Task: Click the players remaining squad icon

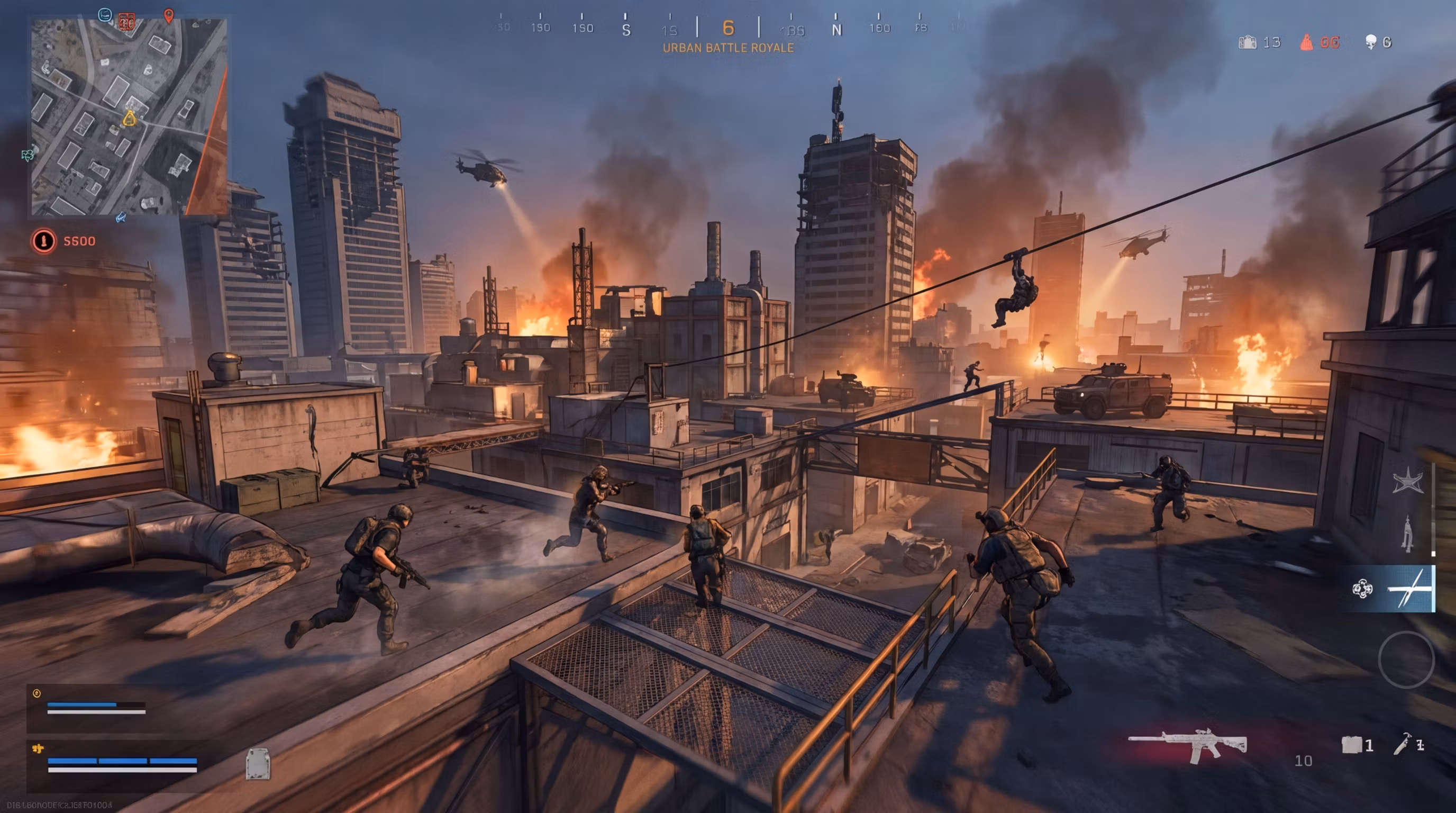Action: pos(1248,42)
